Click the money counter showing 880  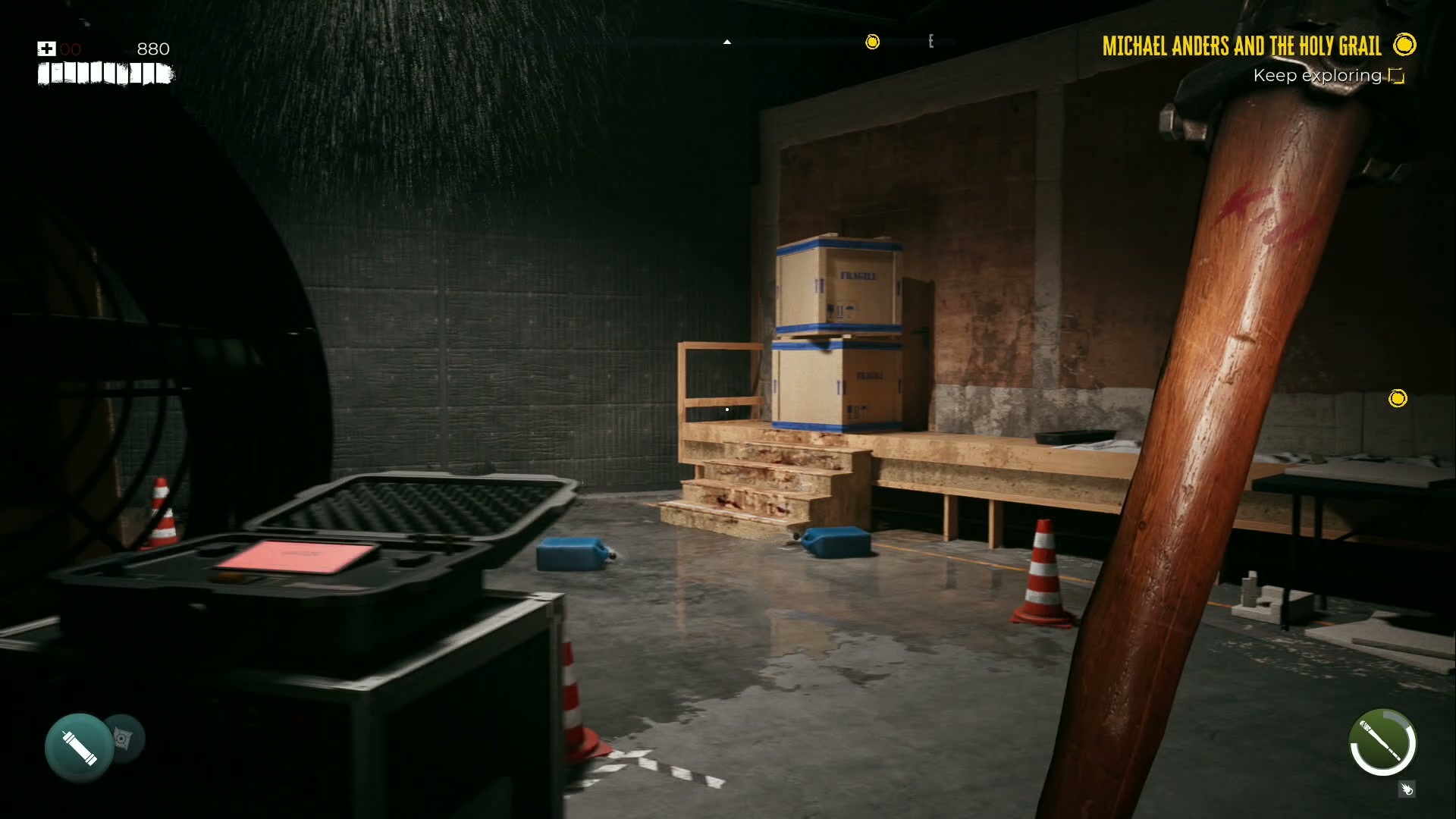tap(152, 49)
